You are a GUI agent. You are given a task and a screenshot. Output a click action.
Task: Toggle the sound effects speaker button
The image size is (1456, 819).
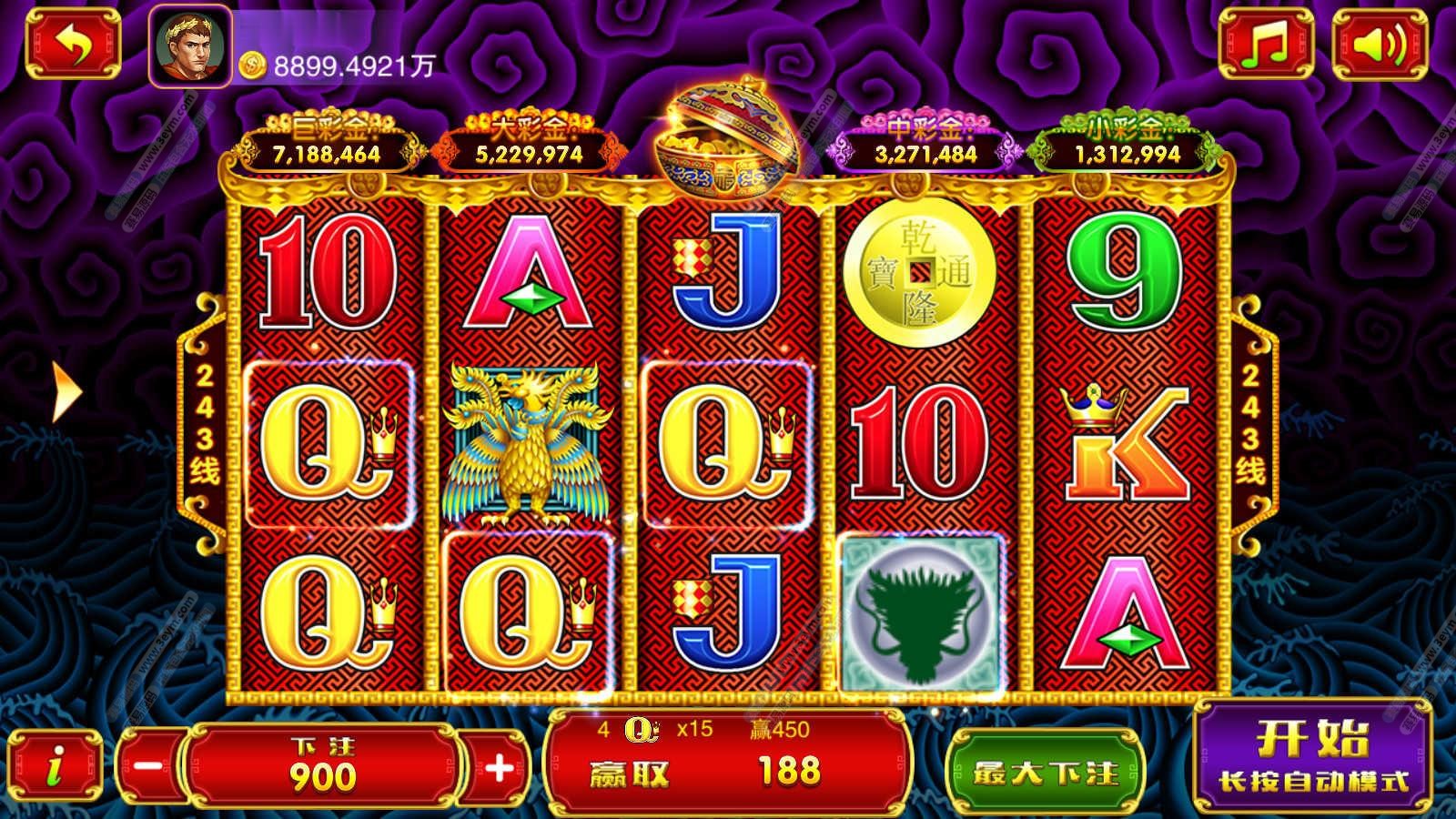tap(1379, 45)
